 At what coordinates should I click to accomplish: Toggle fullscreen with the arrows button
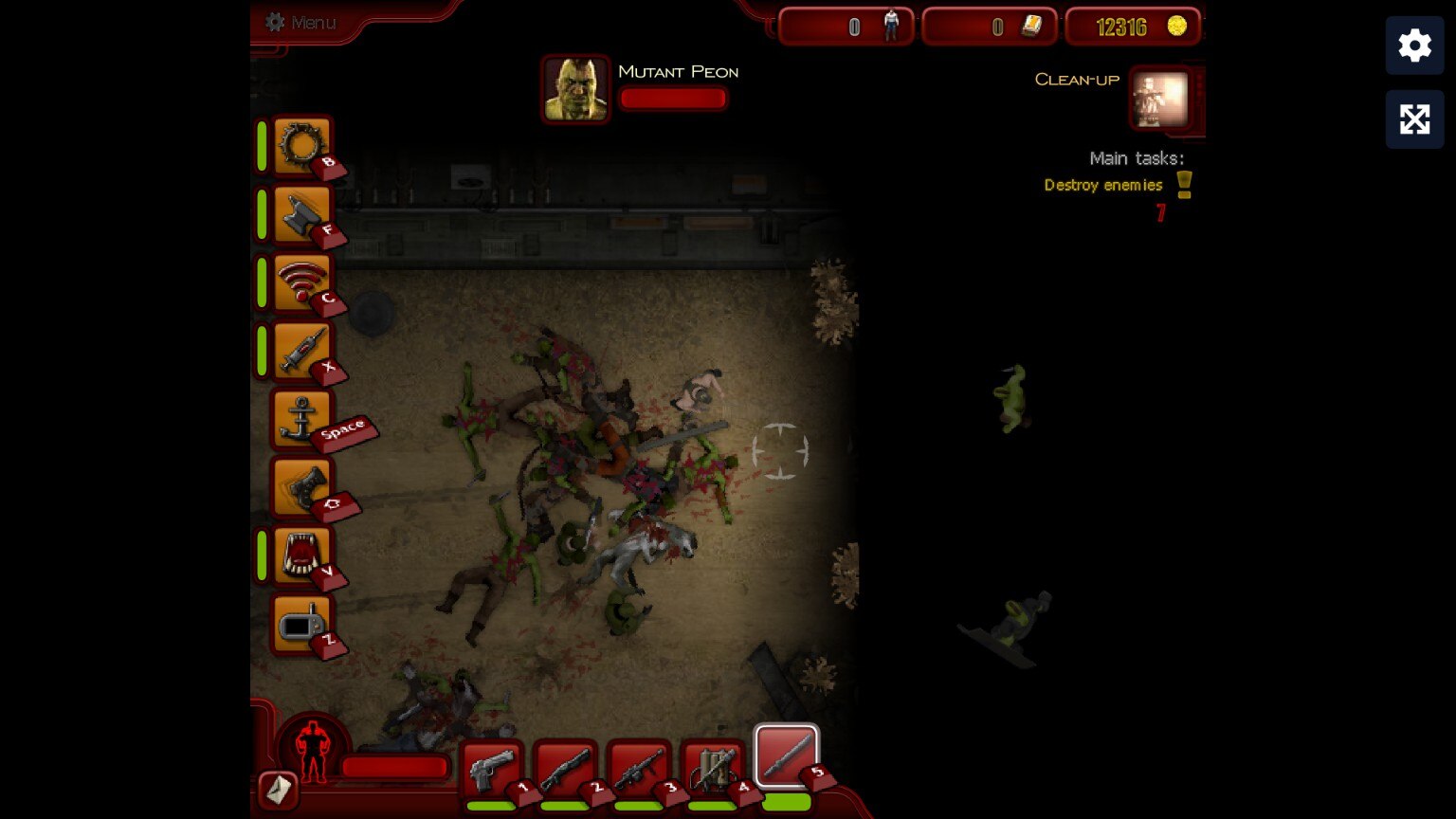(1414, 119)
